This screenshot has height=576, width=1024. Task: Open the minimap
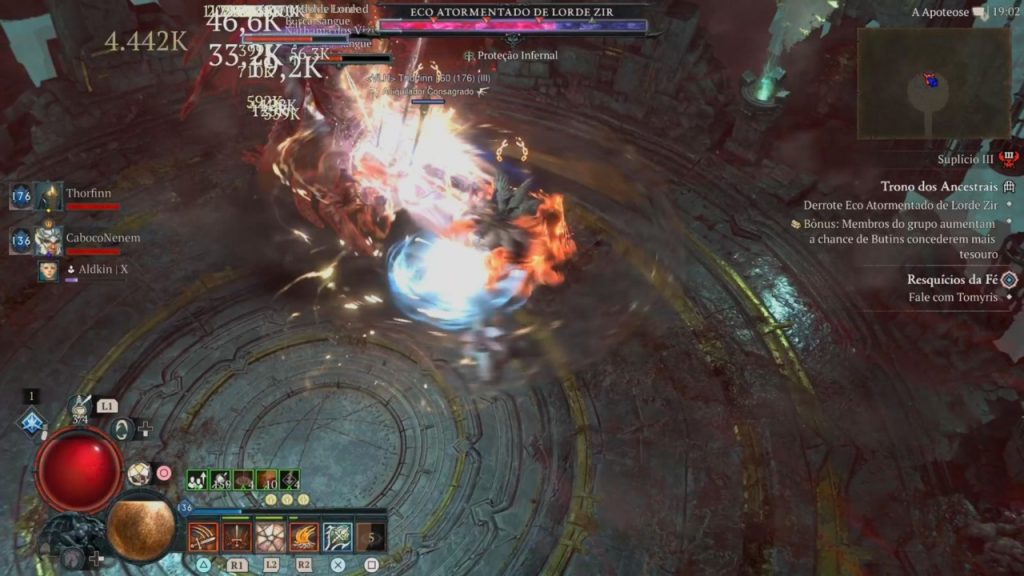pyautogui.click(x=933, y=83)
